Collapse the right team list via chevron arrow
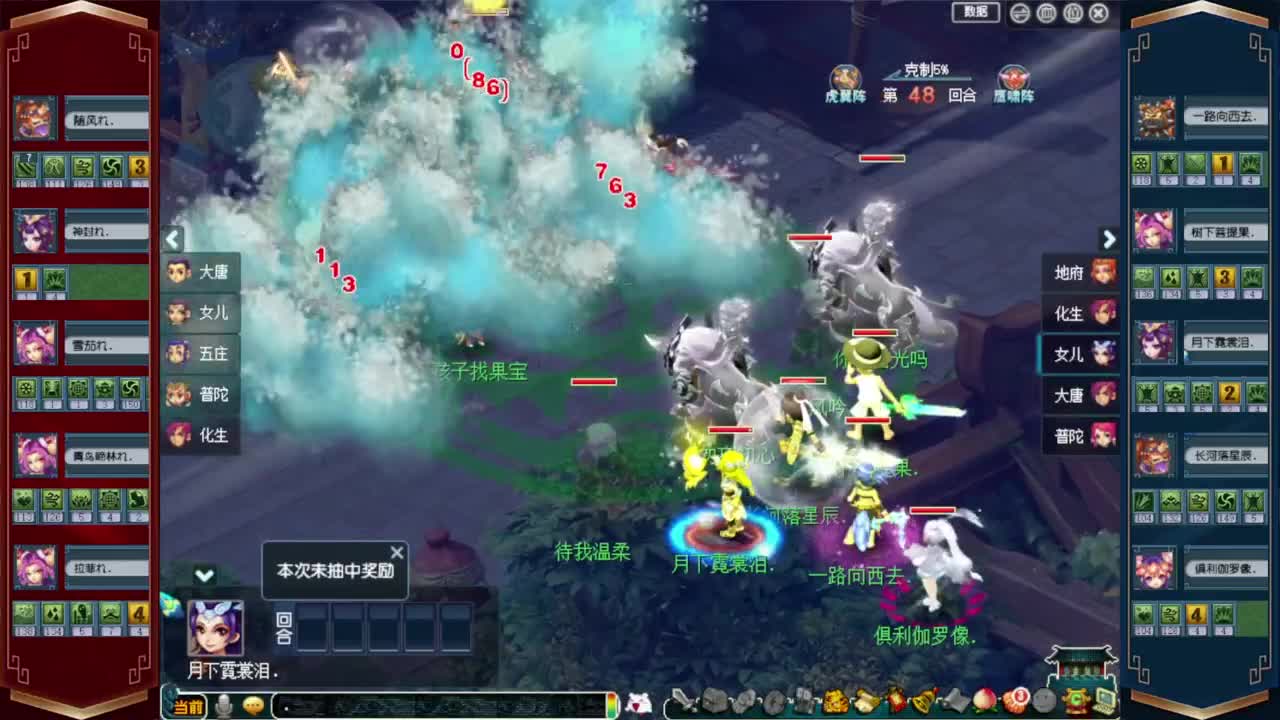This screenshot has width=1280, height=720. tap(1109, 240)
